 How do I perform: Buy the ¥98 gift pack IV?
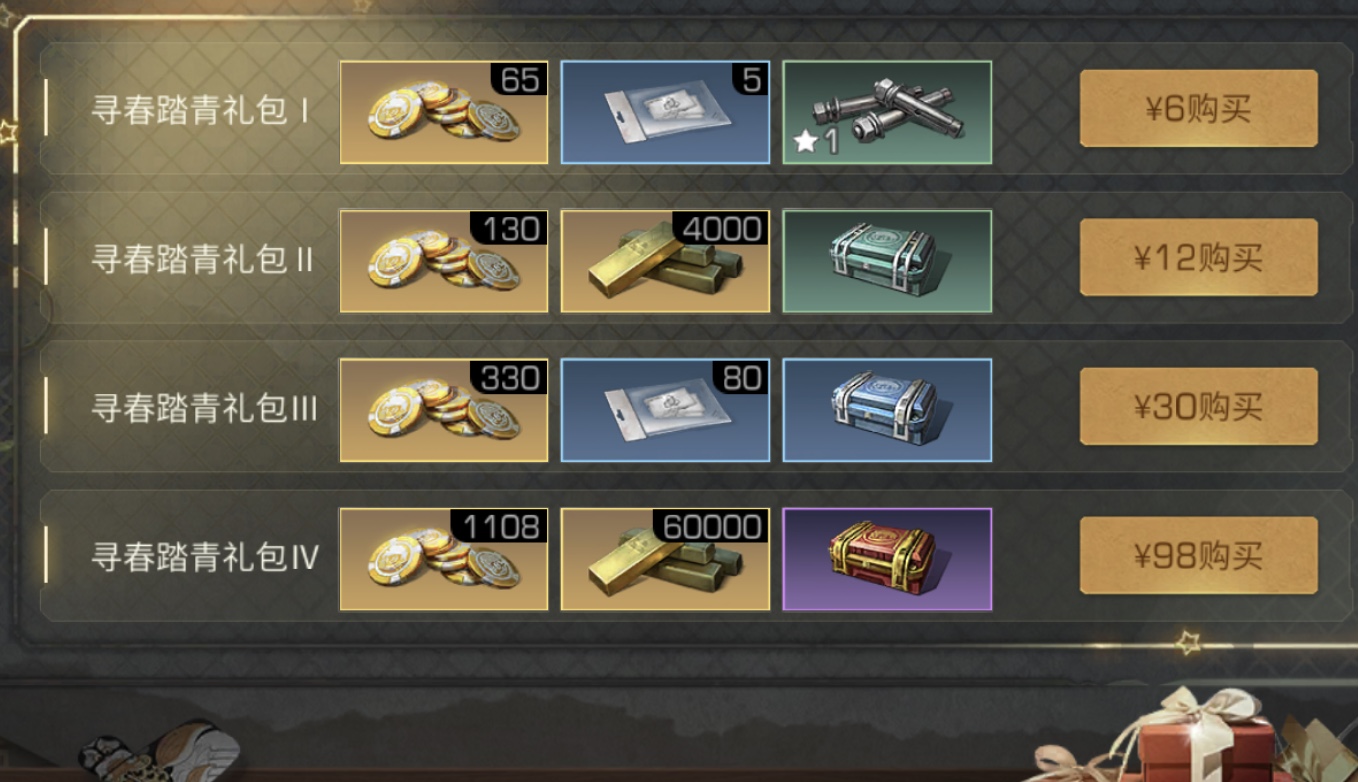1198,556
